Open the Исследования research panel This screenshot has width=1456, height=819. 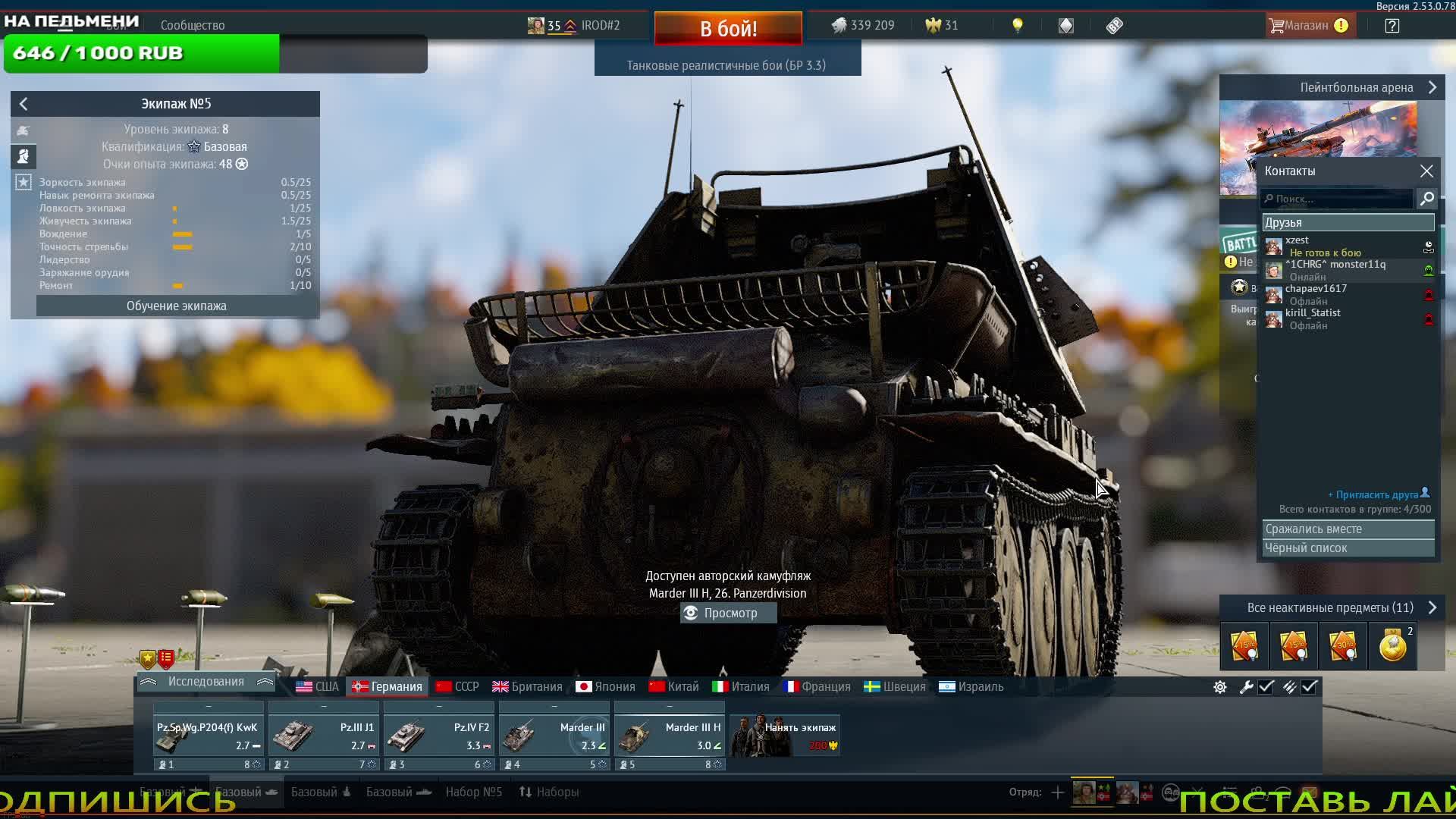206,682
